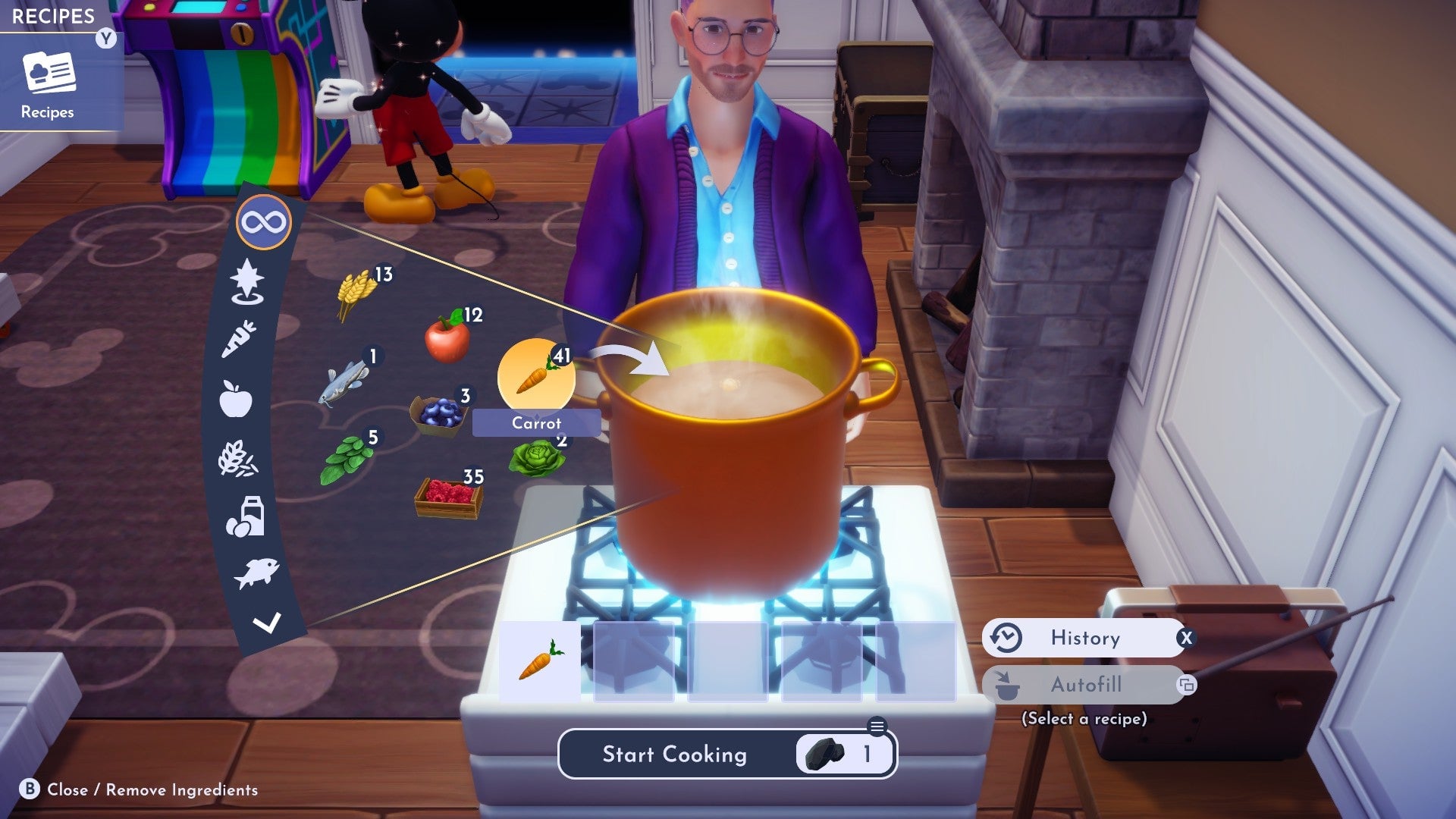Image resolution: width=1456 pixels, height=819 pixels.
Task: Select the infinity all-ingredients filter icon
Action: click(x=265, y=222)
